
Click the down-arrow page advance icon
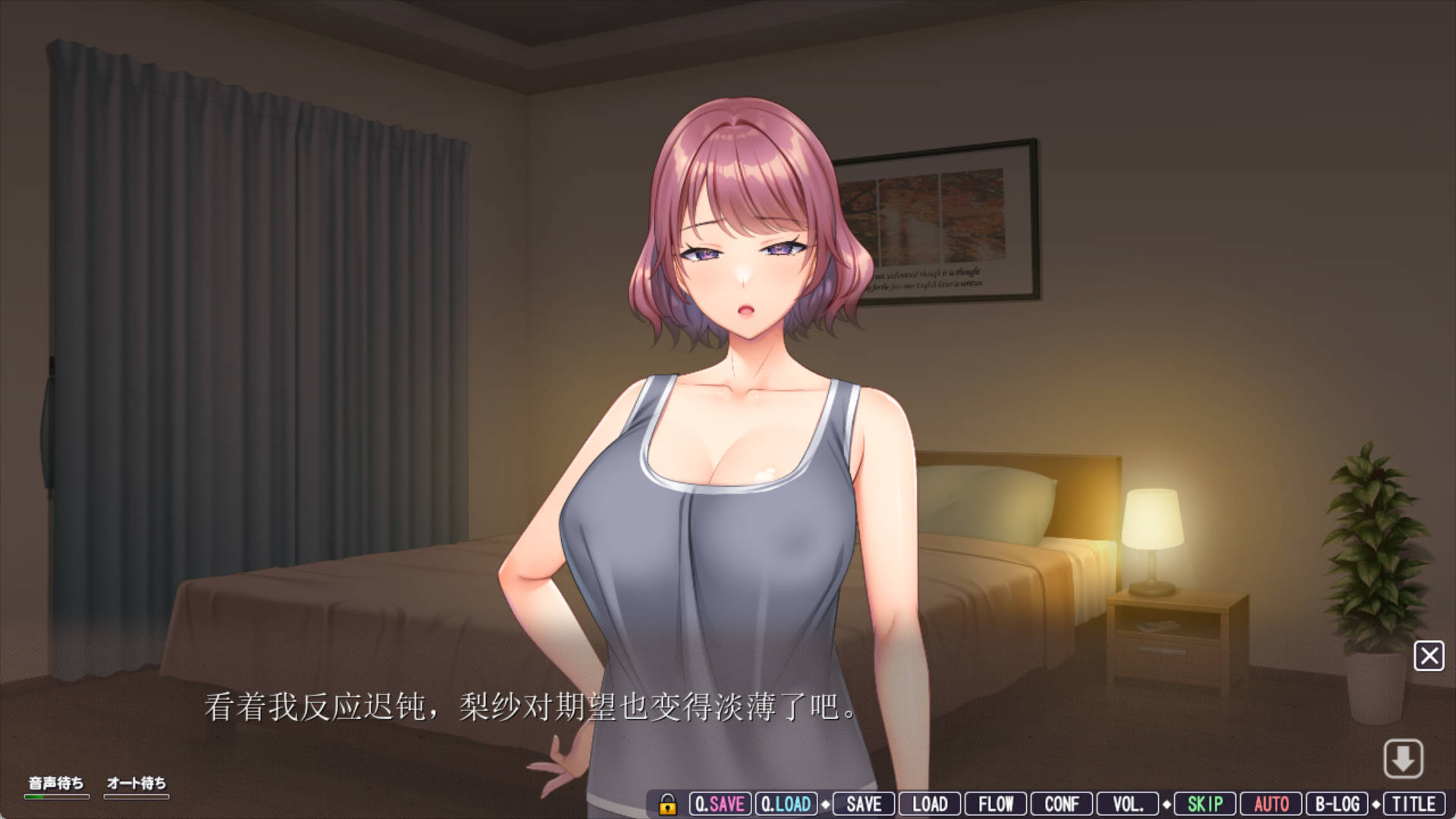coord(1404,760)
